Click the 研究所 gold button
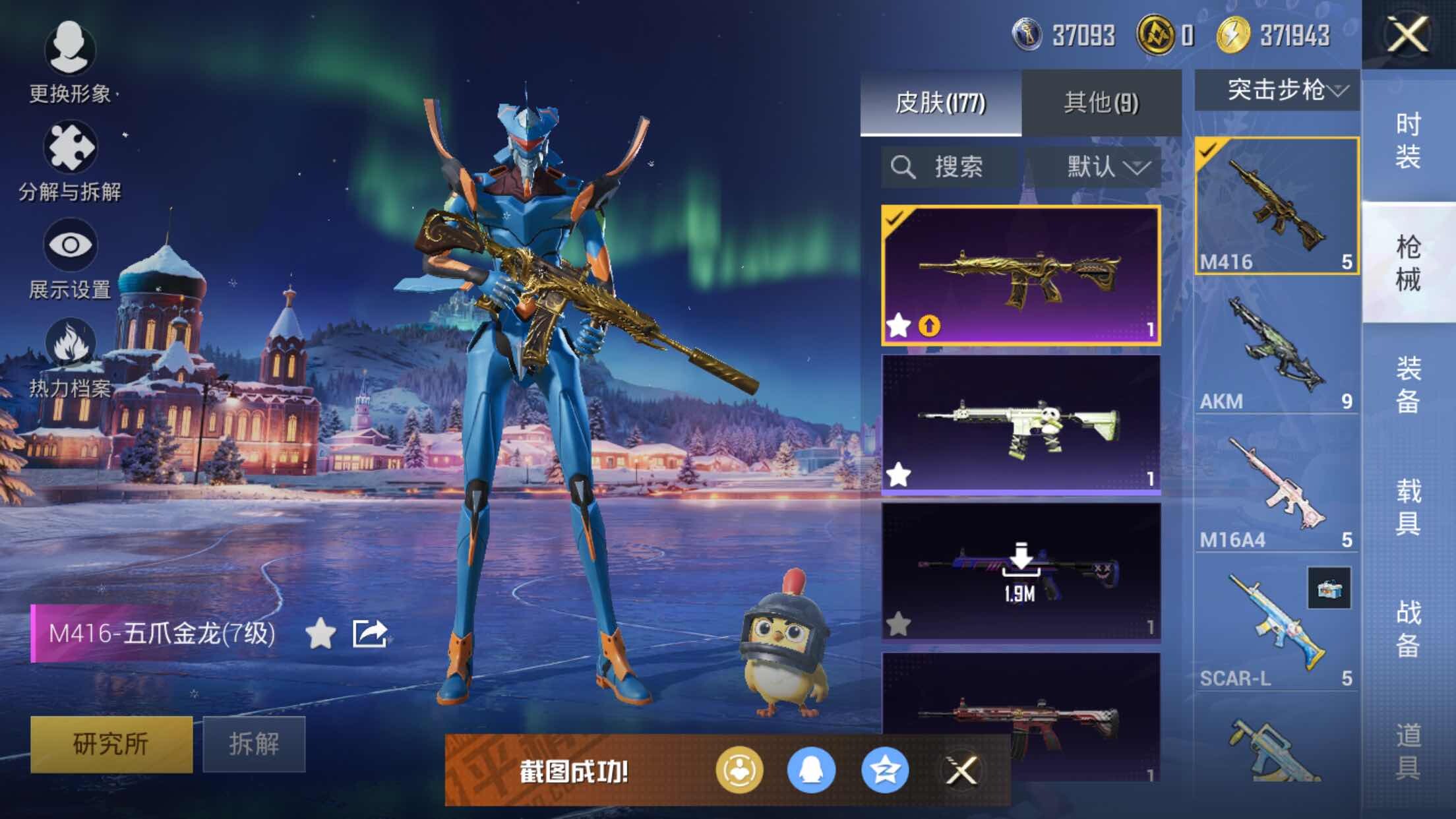1456x819 pixels. 111,744
